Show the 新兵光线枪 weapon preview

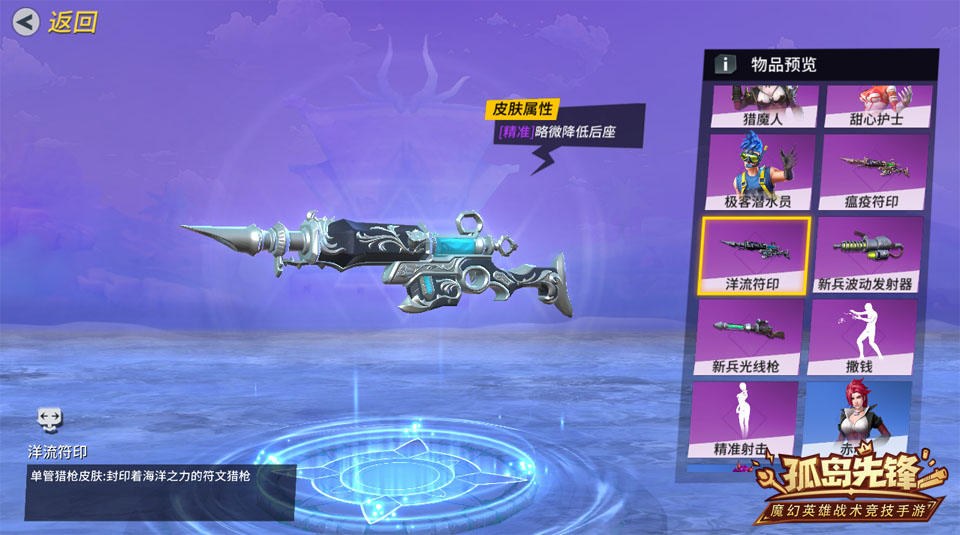pos(751,337)
